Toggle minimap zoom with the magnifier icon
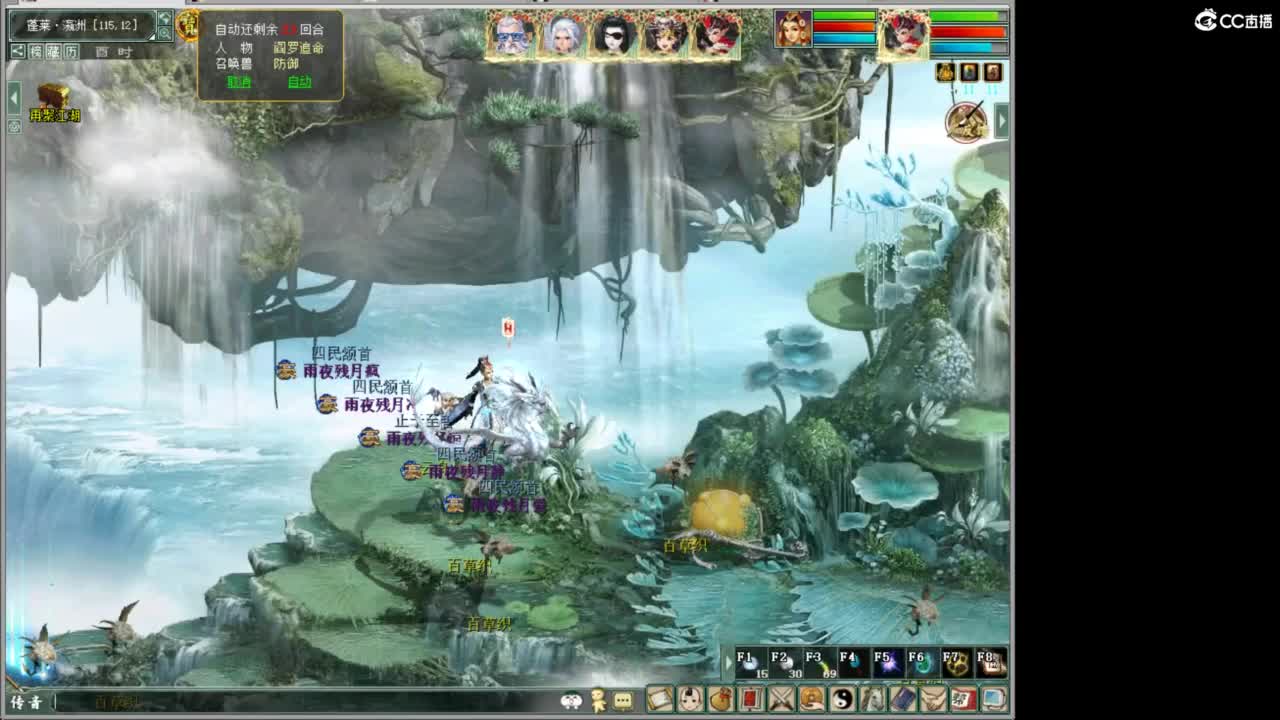Screen dimensions: 1280x720 tap(165, 32)
